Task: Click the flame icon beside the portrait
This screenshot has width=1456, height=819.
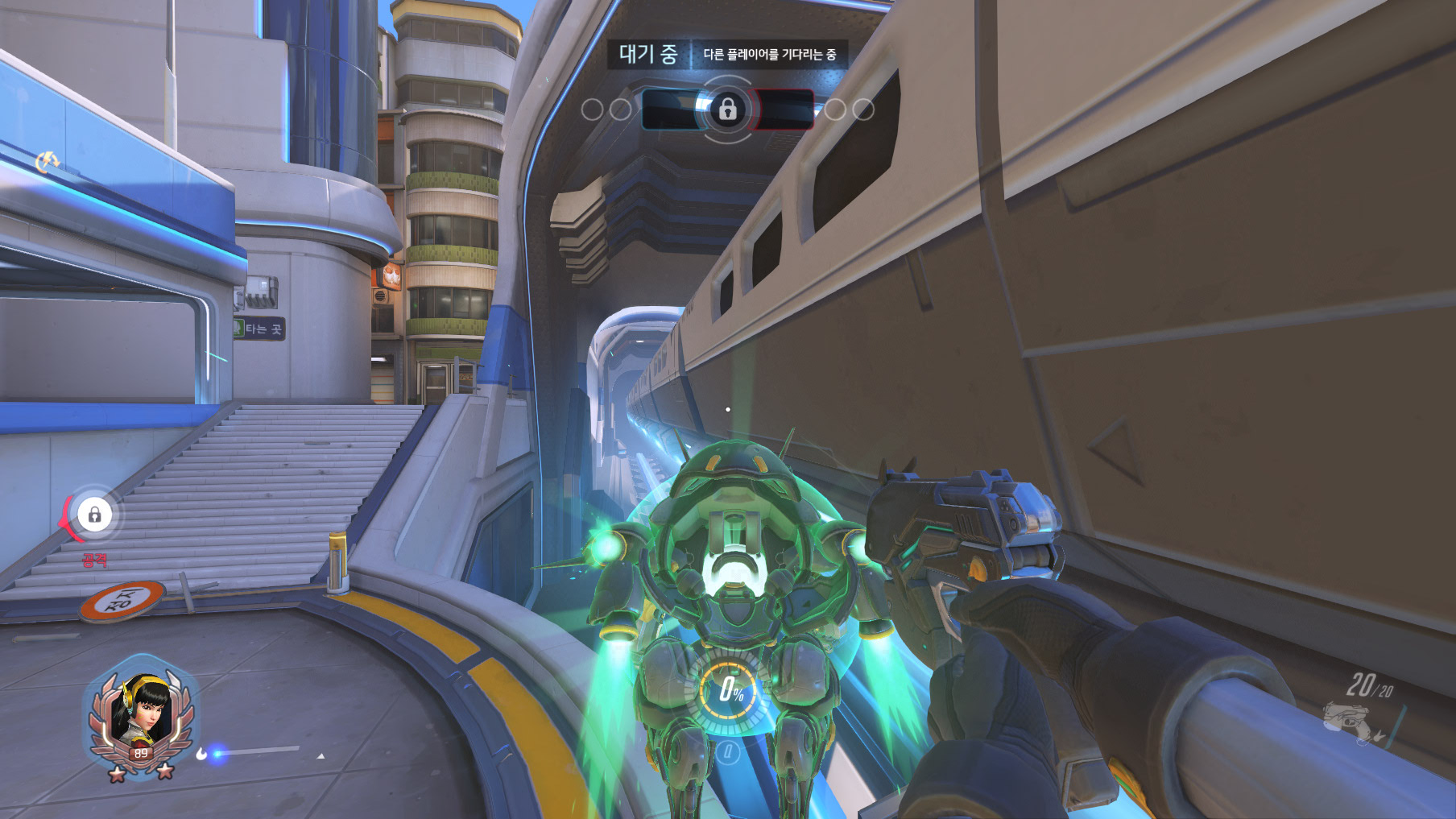Action: coord(201,754)
